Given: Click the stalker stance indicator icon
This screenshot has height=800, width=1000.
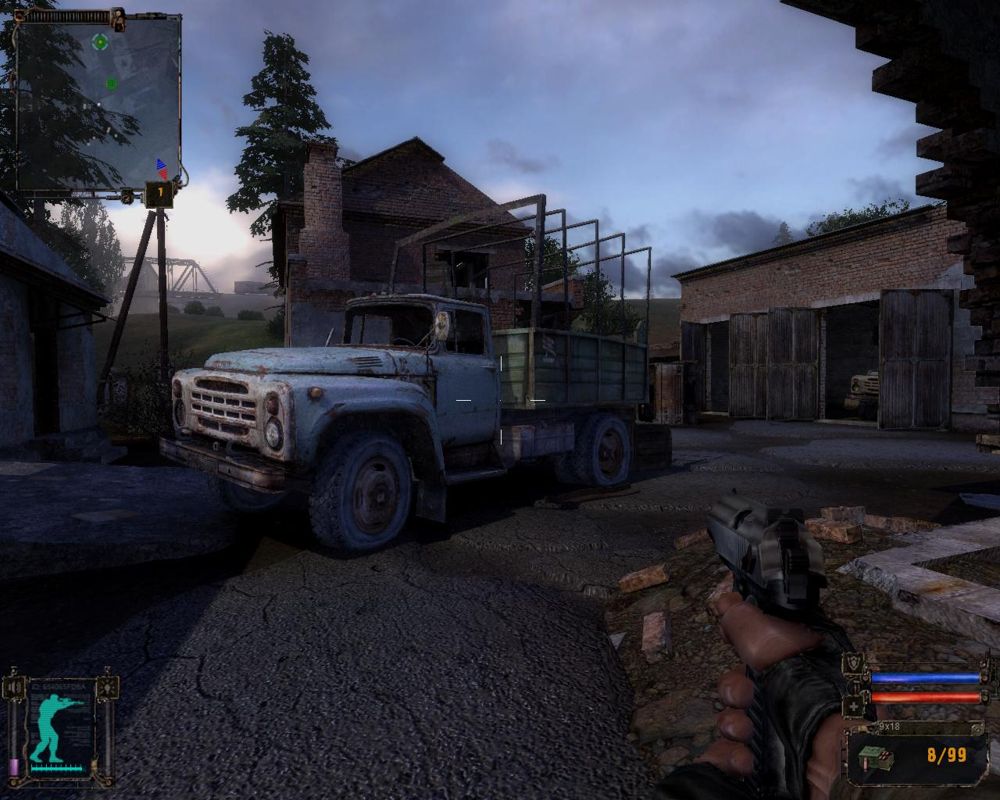Looking at the screenshot, I should (x=58, y=727).
